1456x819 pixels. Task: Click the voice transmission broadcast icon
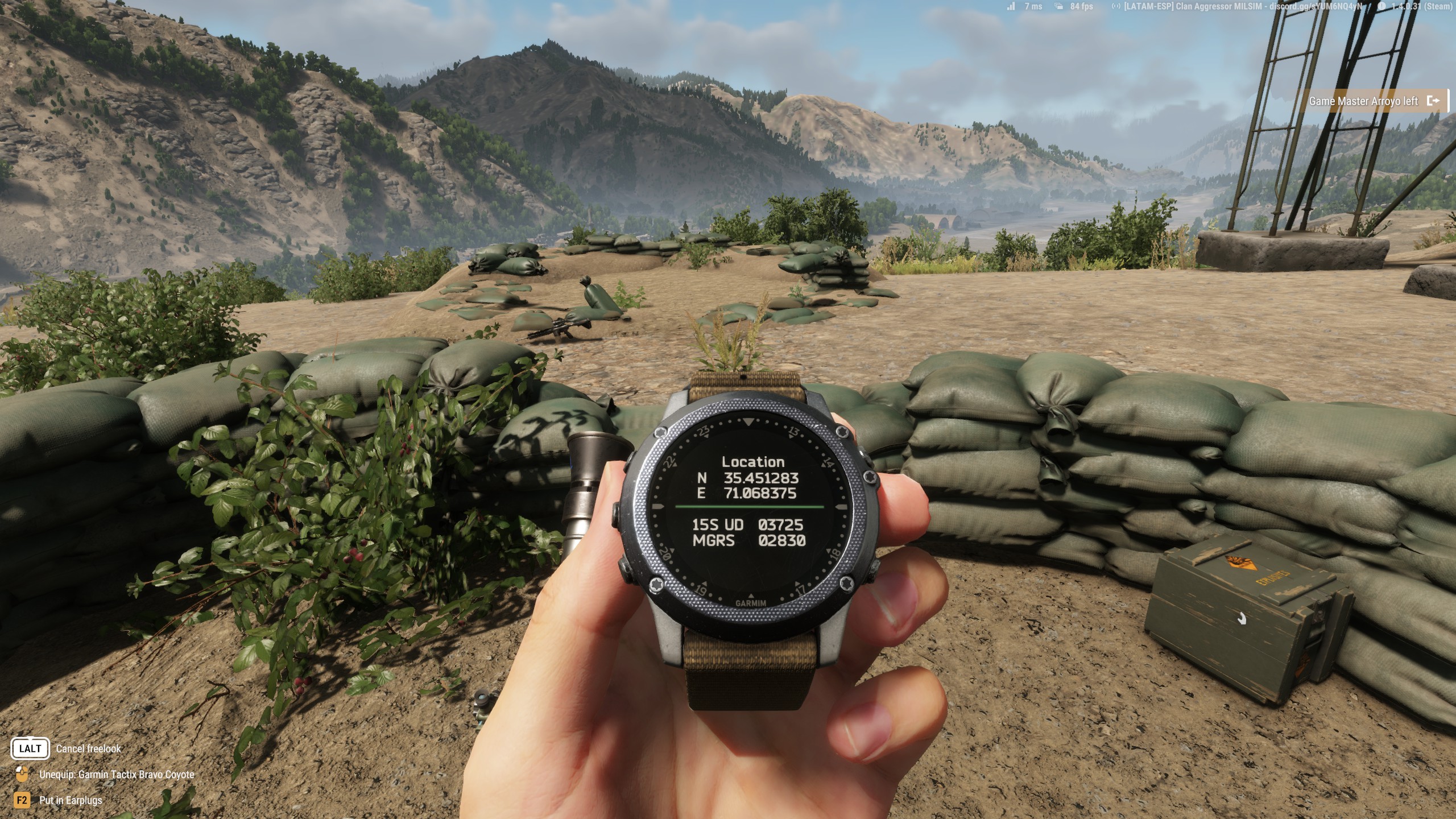click(x=1116, y=7)
